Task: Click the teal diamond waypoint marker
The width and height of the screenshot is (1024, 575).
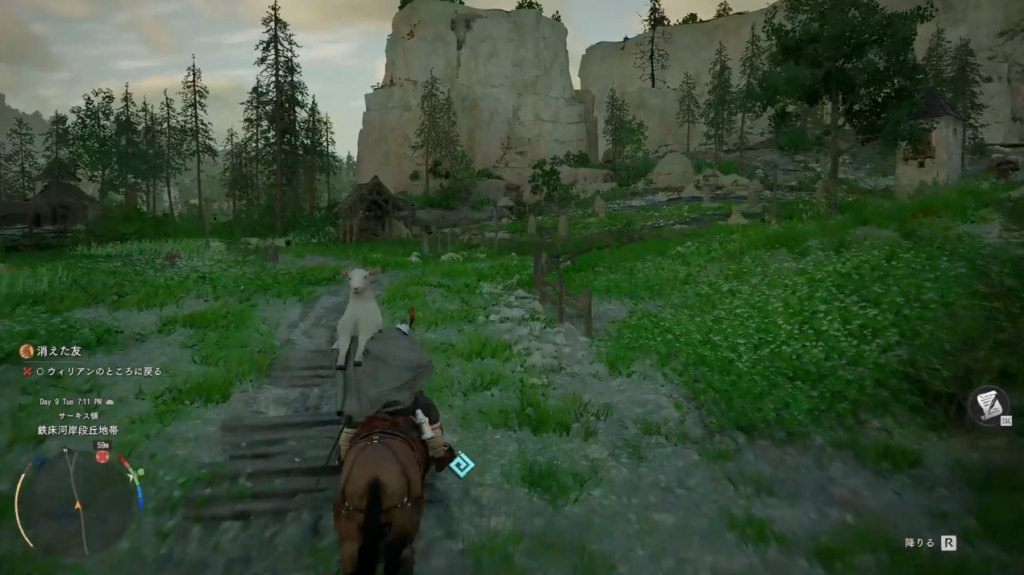Action: 461,464
